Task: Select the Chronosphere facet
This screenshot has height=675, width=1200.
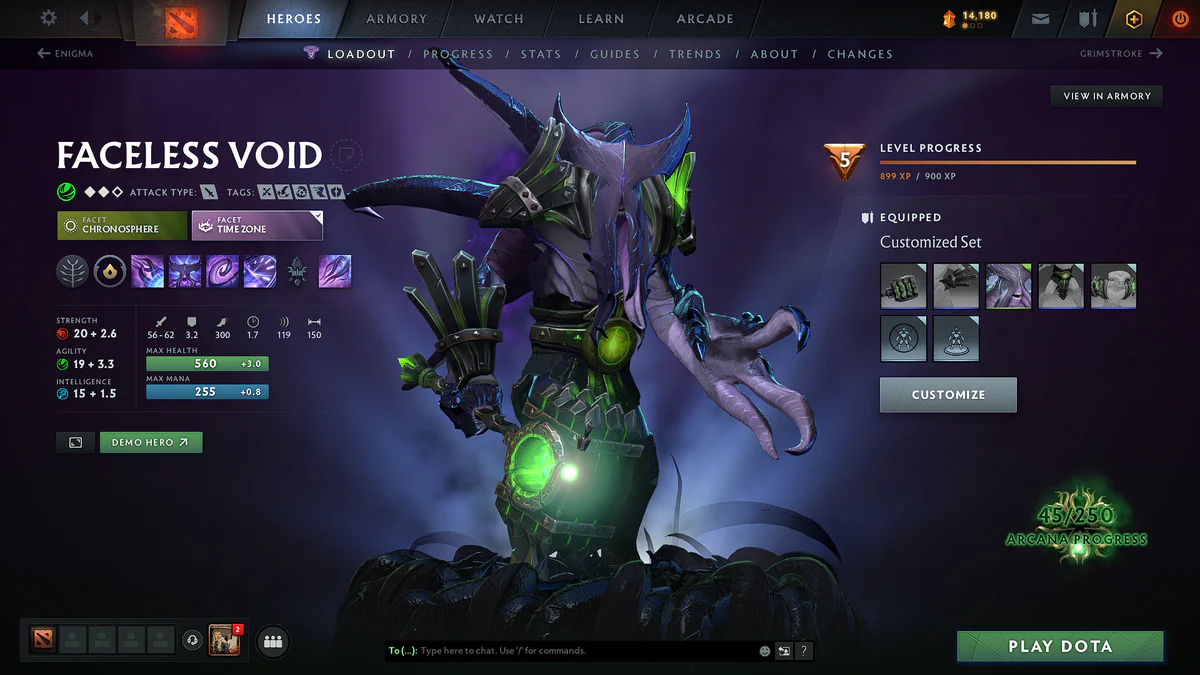Action: [x=122, y=225]
